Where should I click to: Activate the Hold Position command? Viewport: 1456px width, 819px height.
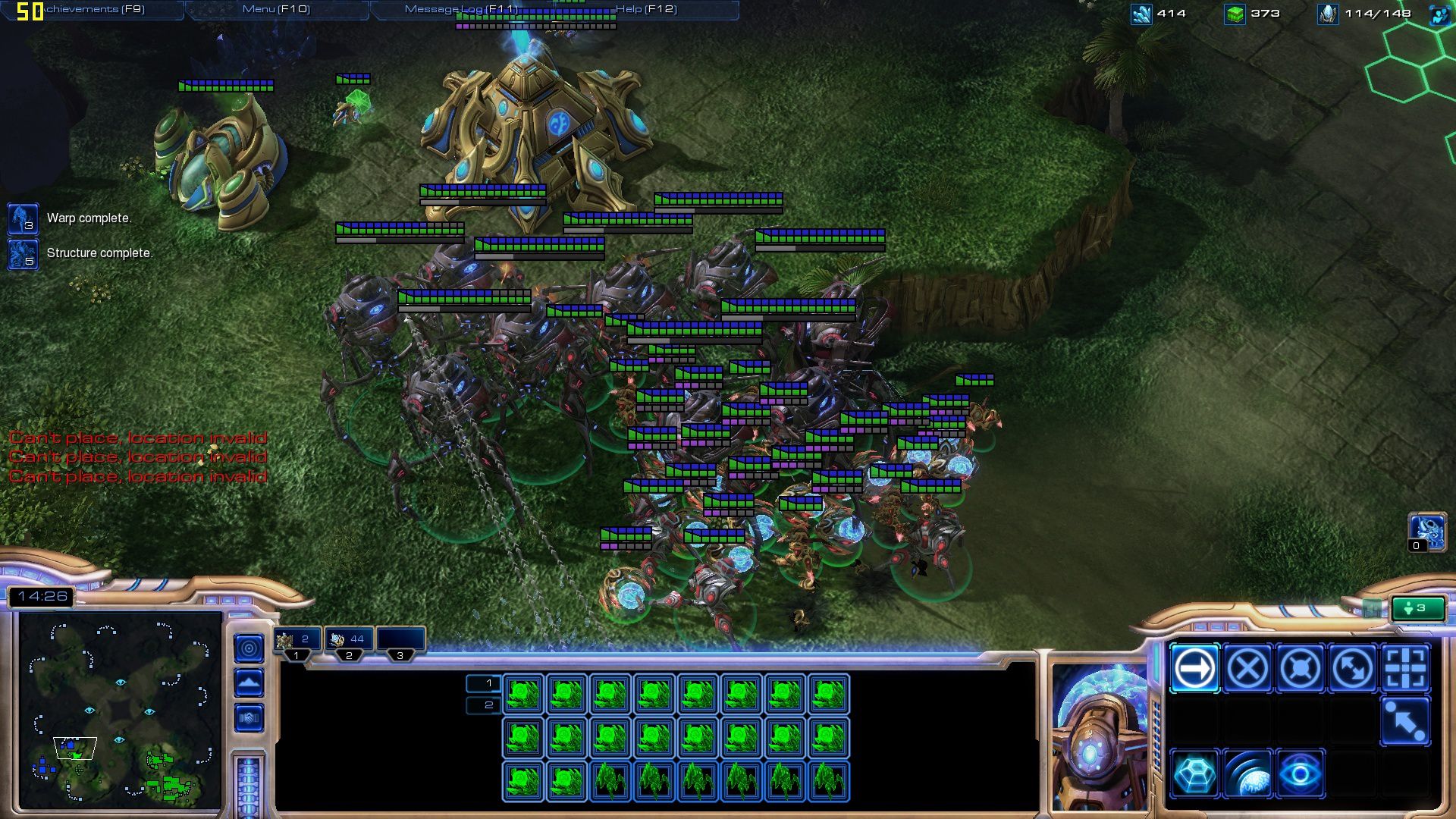click(x=1300, y=669)
